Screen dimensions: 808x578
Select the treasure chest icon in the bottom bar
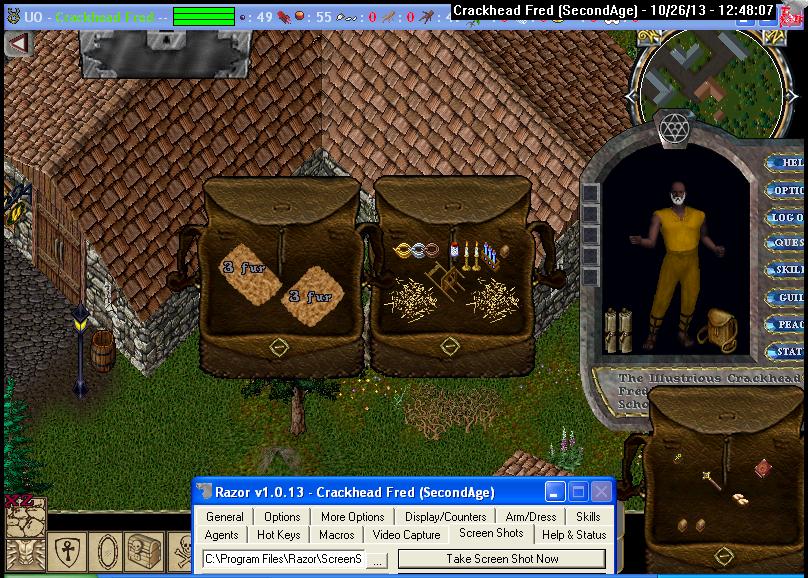[143, 551]
